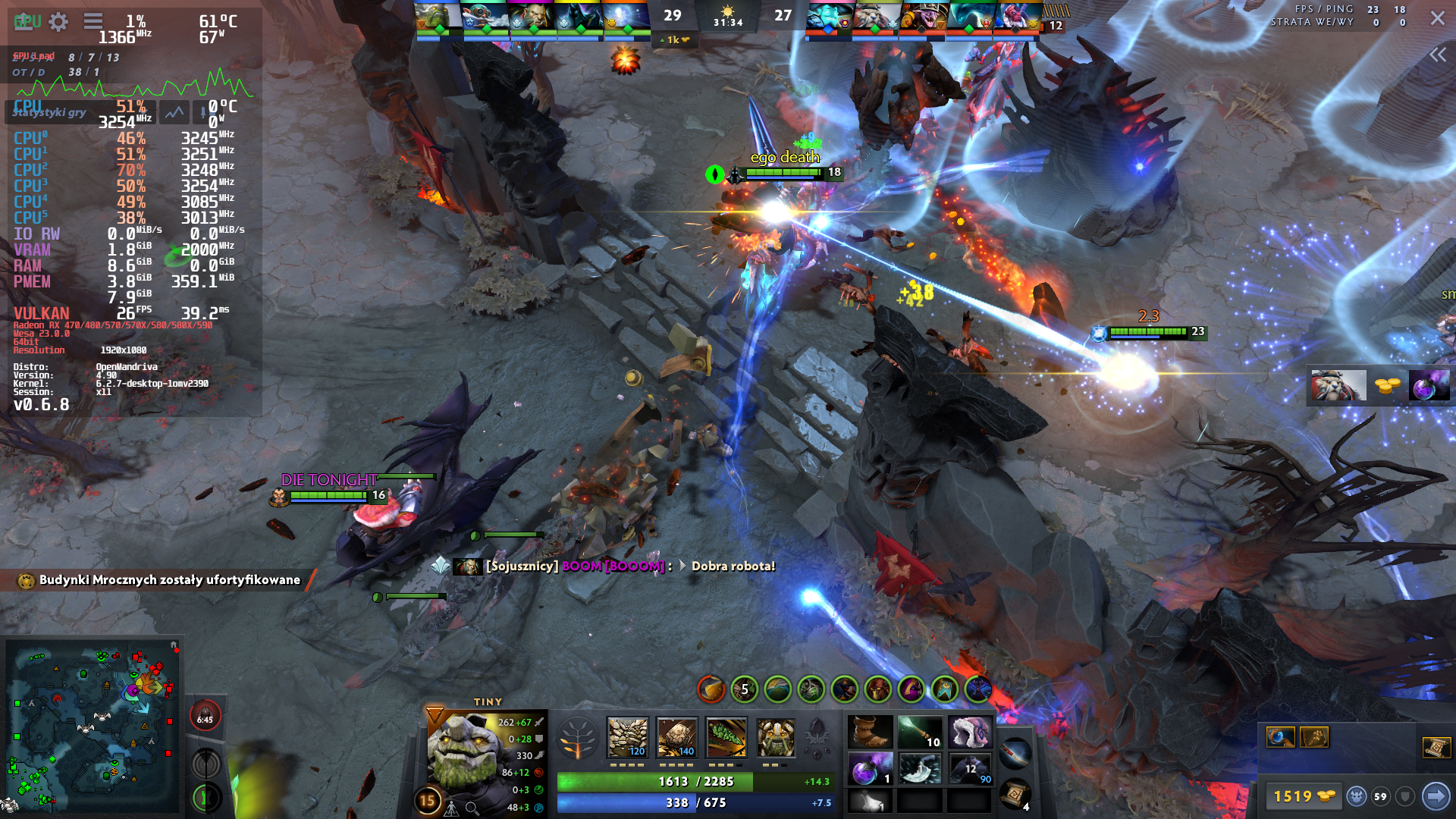The width and height of the screenshot is (1456, 819).
Task: Select the brown boots item slot
Action: [x=870, y=733]
